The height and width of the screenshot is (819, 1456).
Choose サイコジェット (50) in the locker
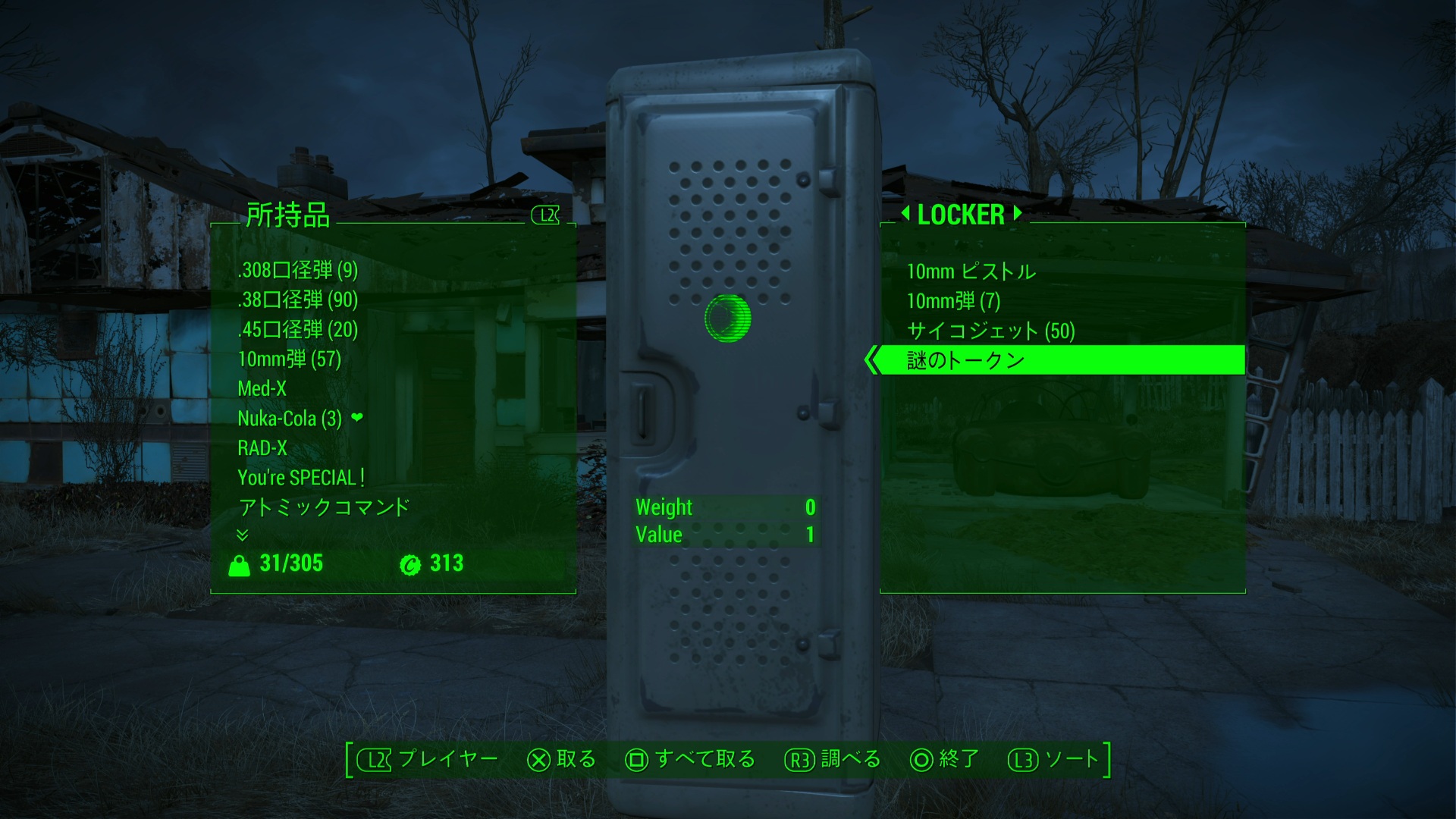coord(990,330)
